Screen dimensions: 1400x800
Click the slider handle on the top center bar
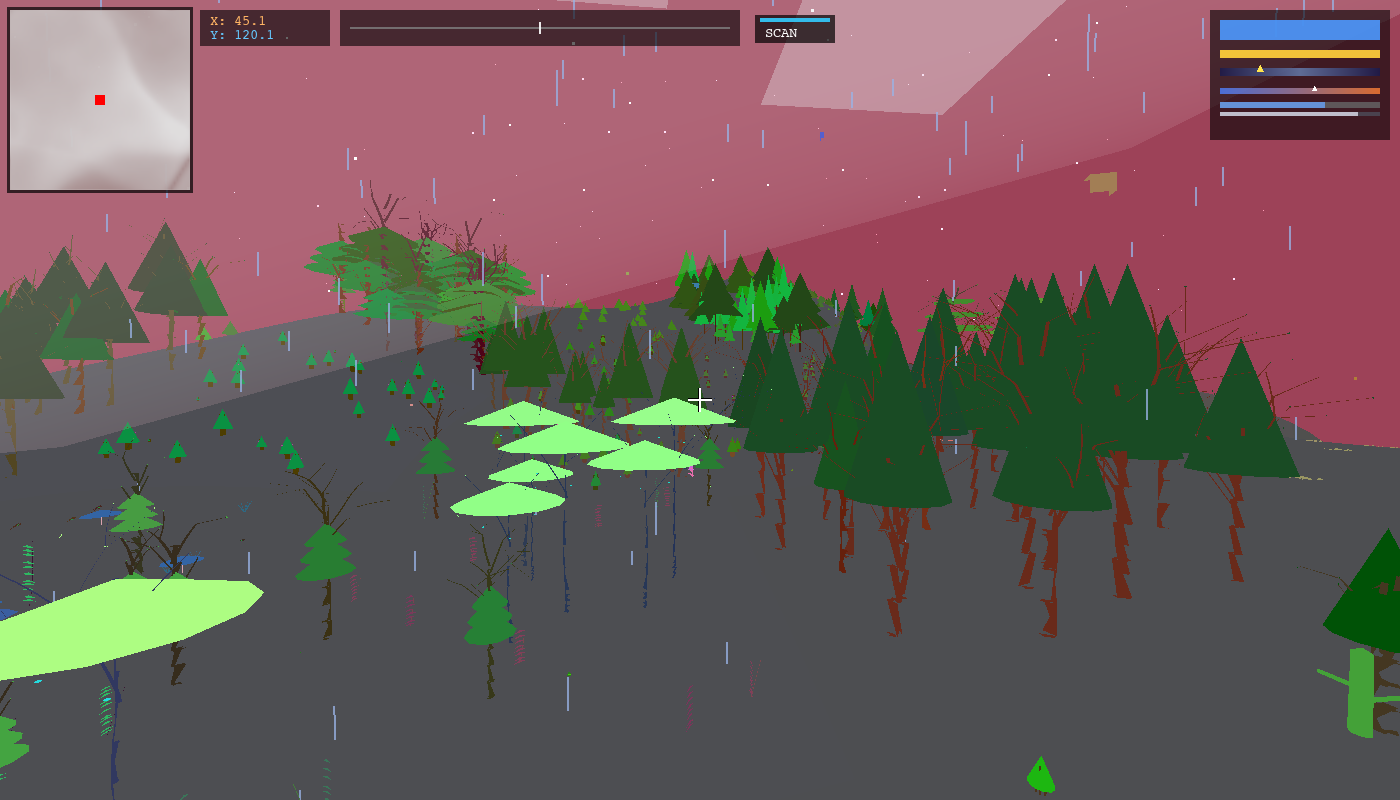(x=538, y=28)
